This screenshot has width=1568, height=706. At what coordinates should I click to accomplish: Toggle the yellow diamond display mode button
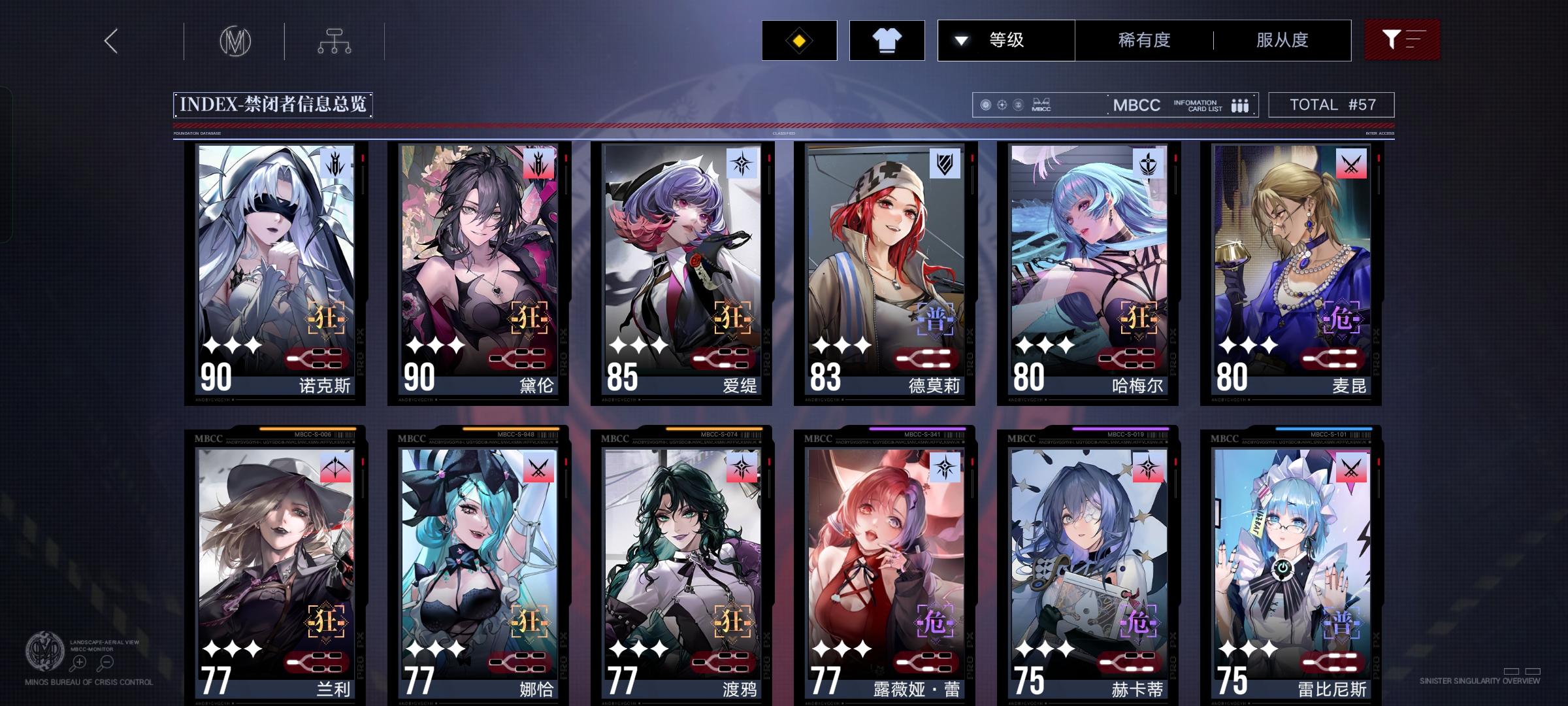point(798,40)
